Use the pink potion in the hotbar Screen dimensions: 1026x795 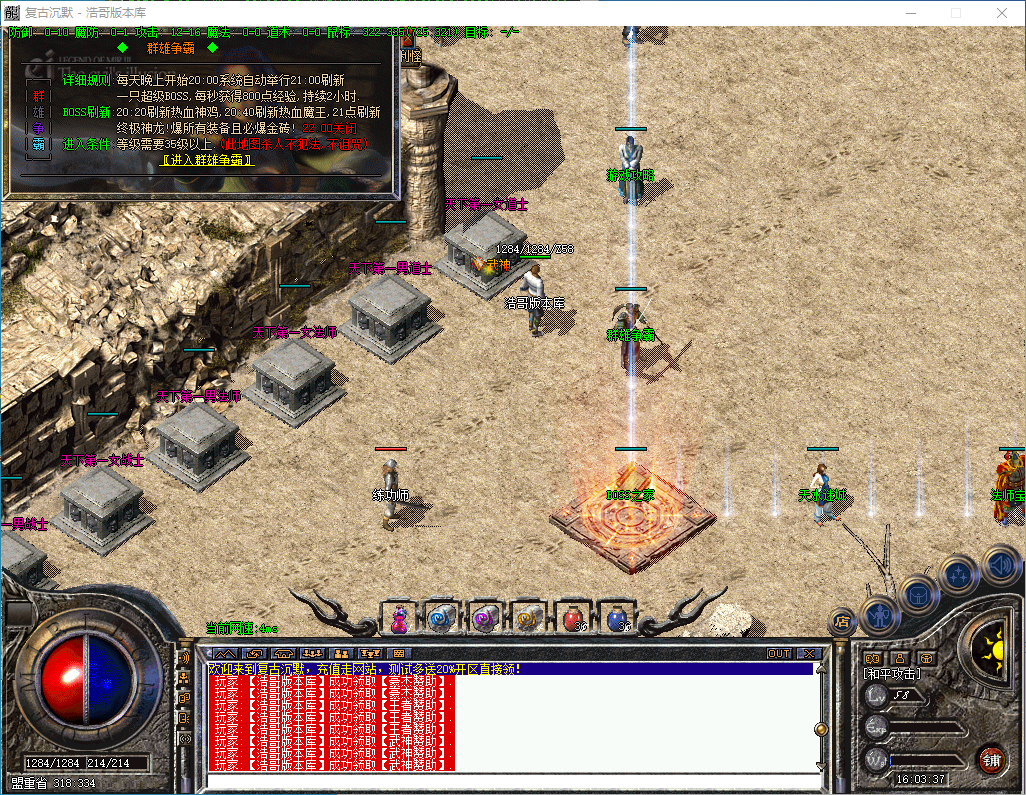click(399, 618)
